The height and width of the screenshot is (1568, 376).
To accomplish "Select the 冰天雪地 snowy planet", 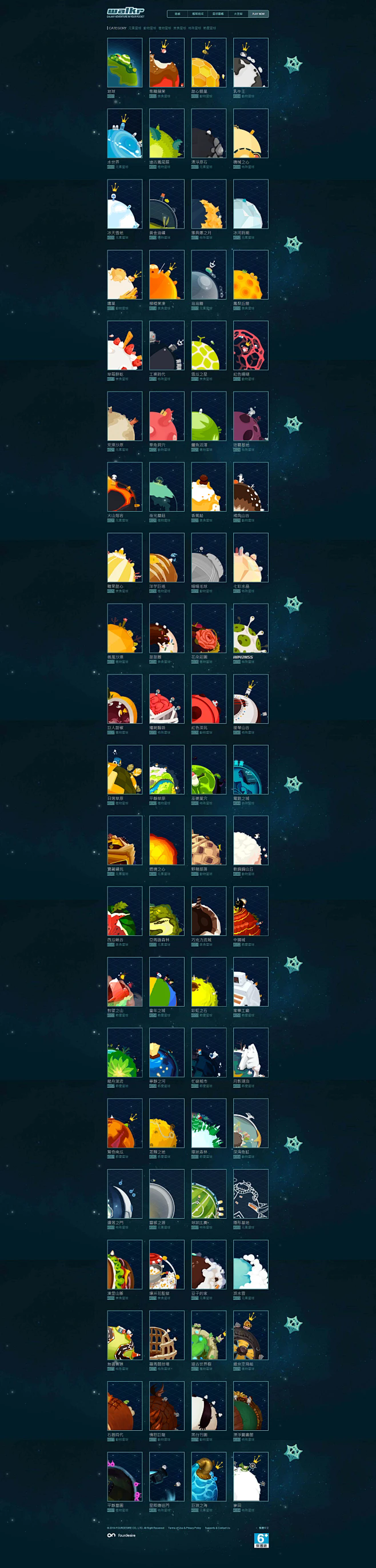I will point(125,205).
